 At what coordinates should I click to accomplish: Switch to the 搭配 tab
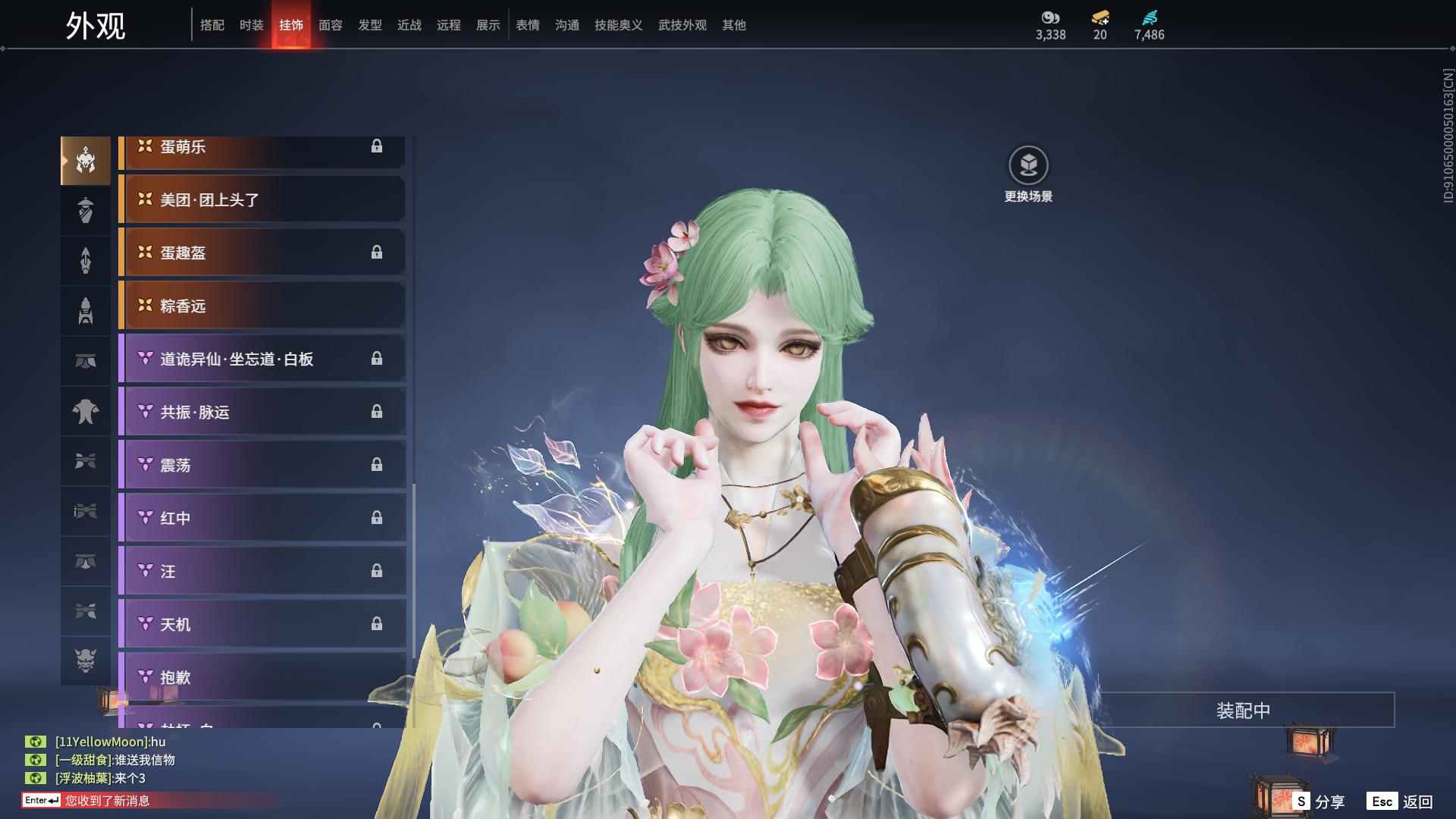coord(212,25)
